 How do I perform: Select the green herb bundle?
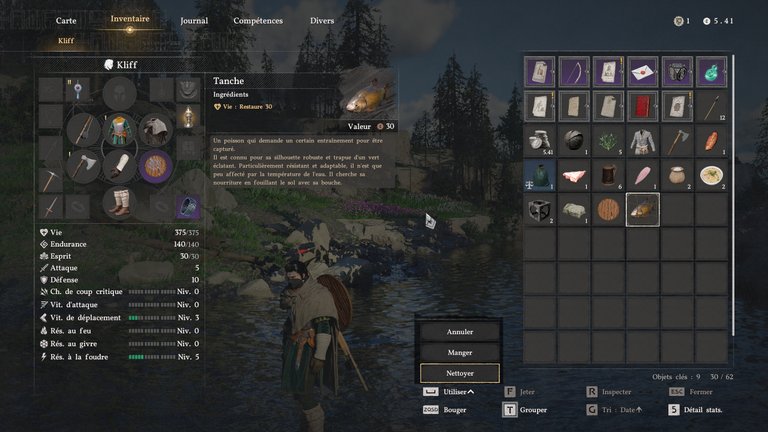pos(608,141)
